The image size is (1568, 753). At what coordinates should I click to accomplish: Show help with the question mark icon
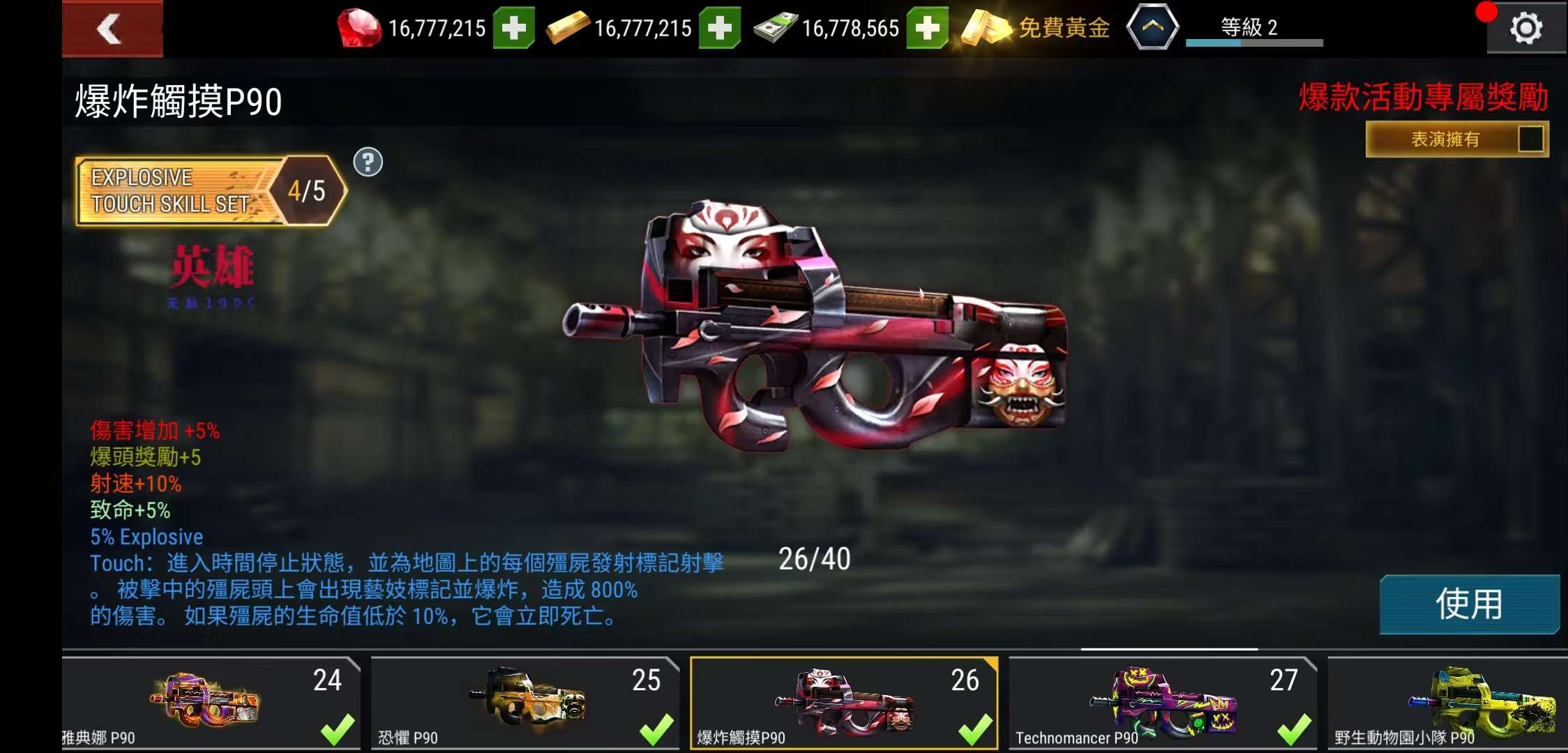pos(368,162)
